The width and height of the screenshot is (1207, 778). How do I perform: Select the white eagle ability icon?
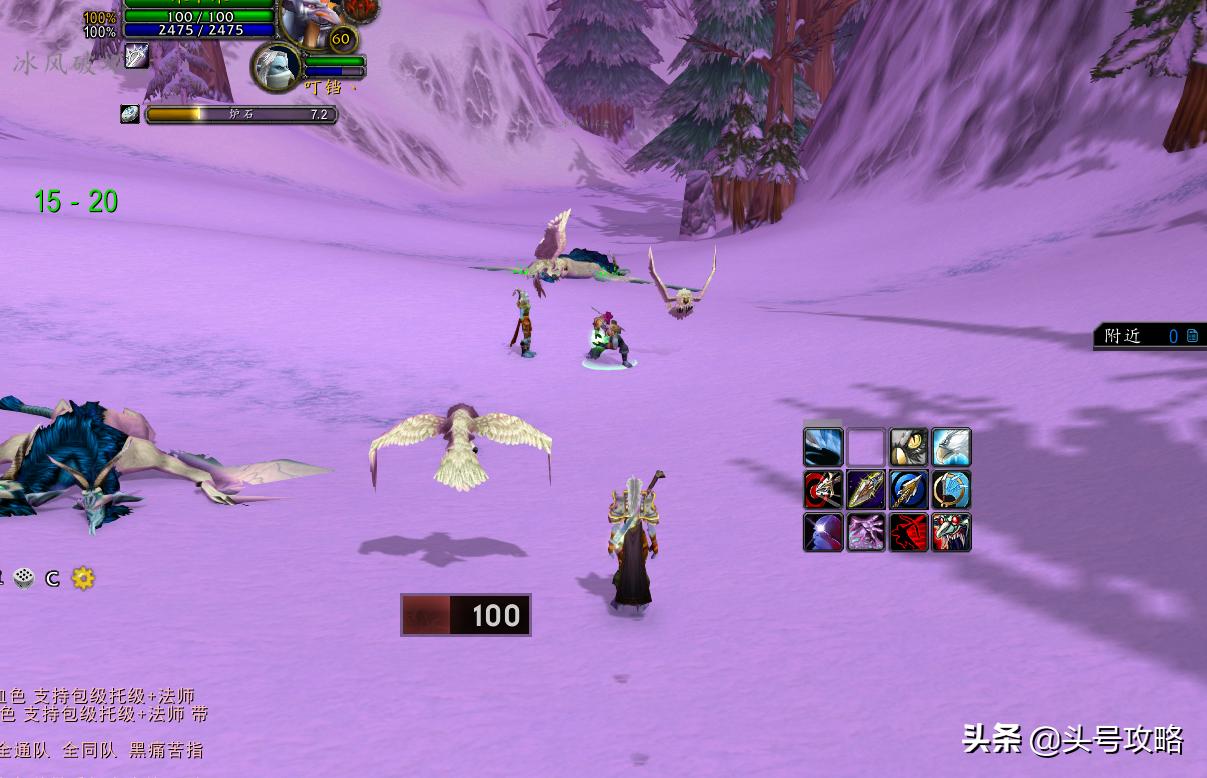pos(951,447)
